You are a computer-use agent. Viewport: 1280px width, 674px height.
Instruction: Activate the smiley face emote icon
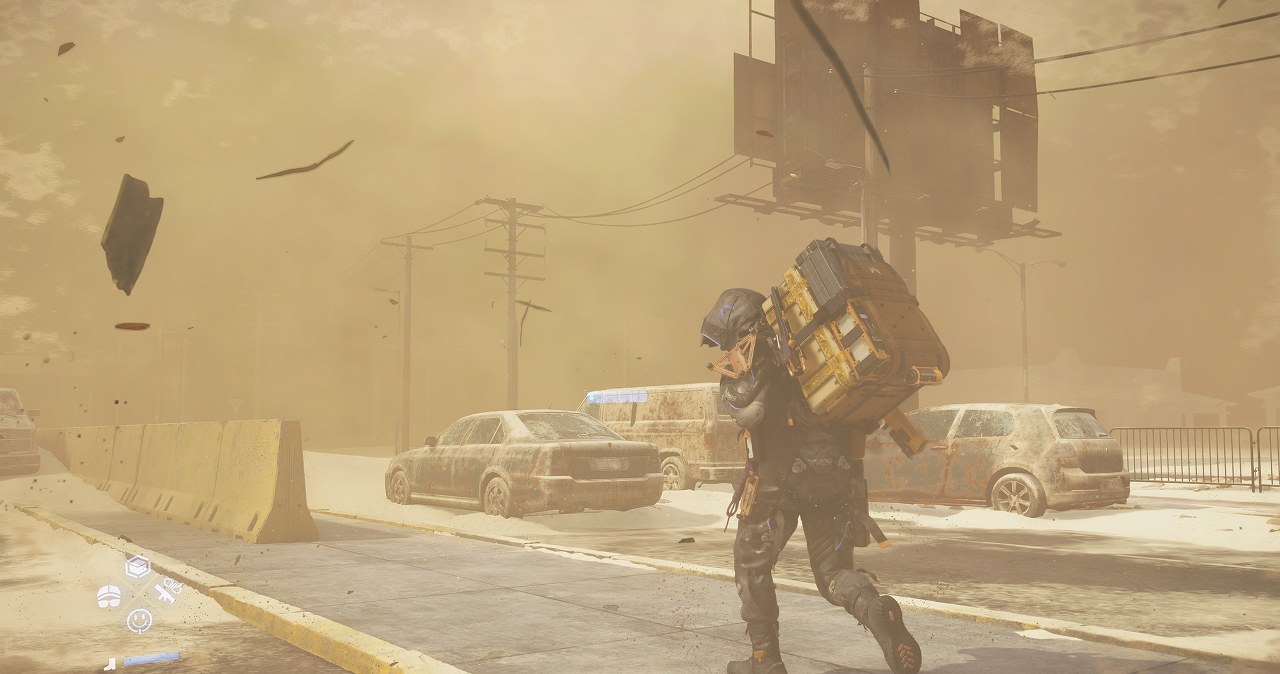[139, 620]
